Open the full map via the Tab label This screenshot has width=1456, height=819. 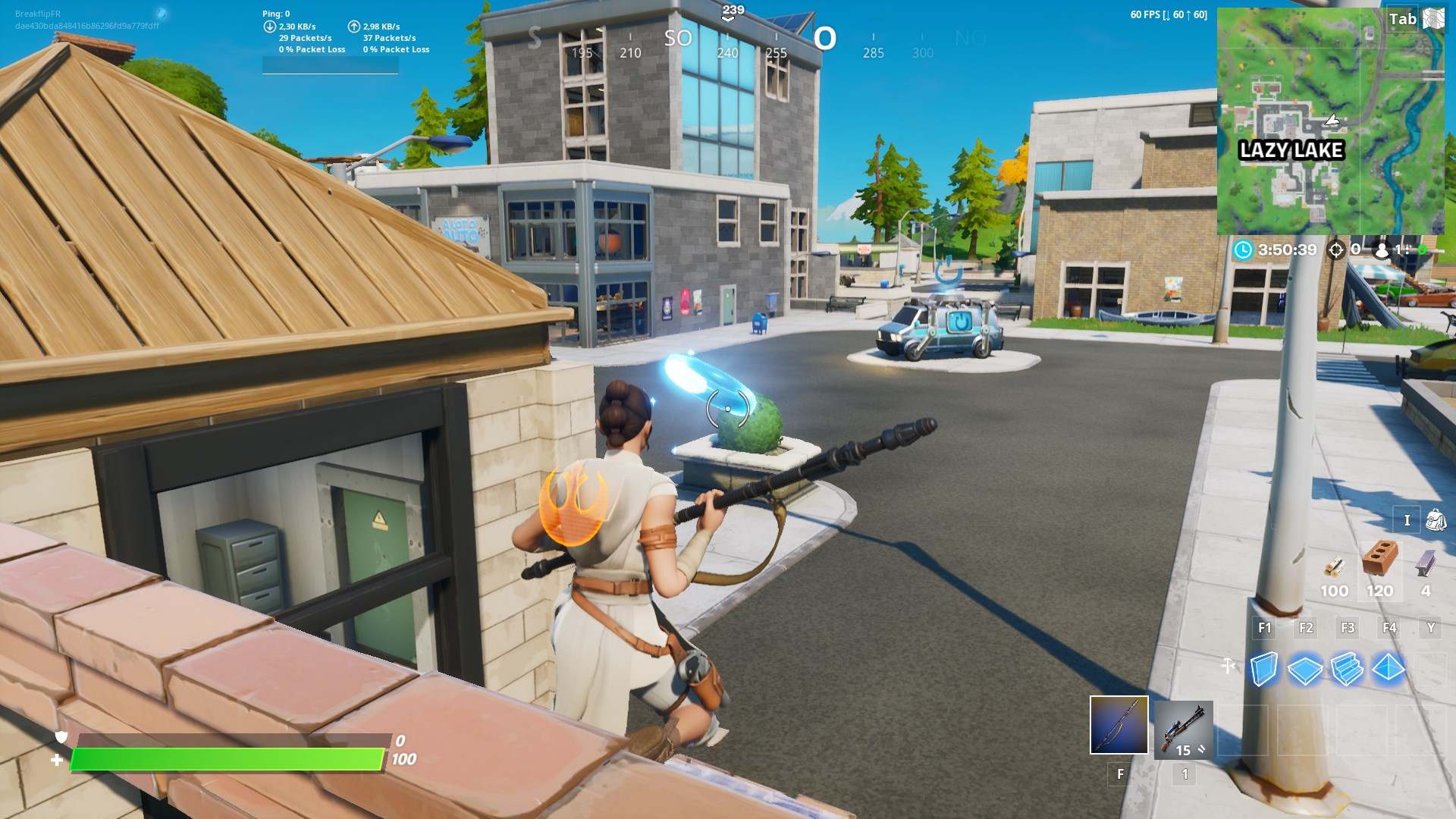tap(1404, 18)
